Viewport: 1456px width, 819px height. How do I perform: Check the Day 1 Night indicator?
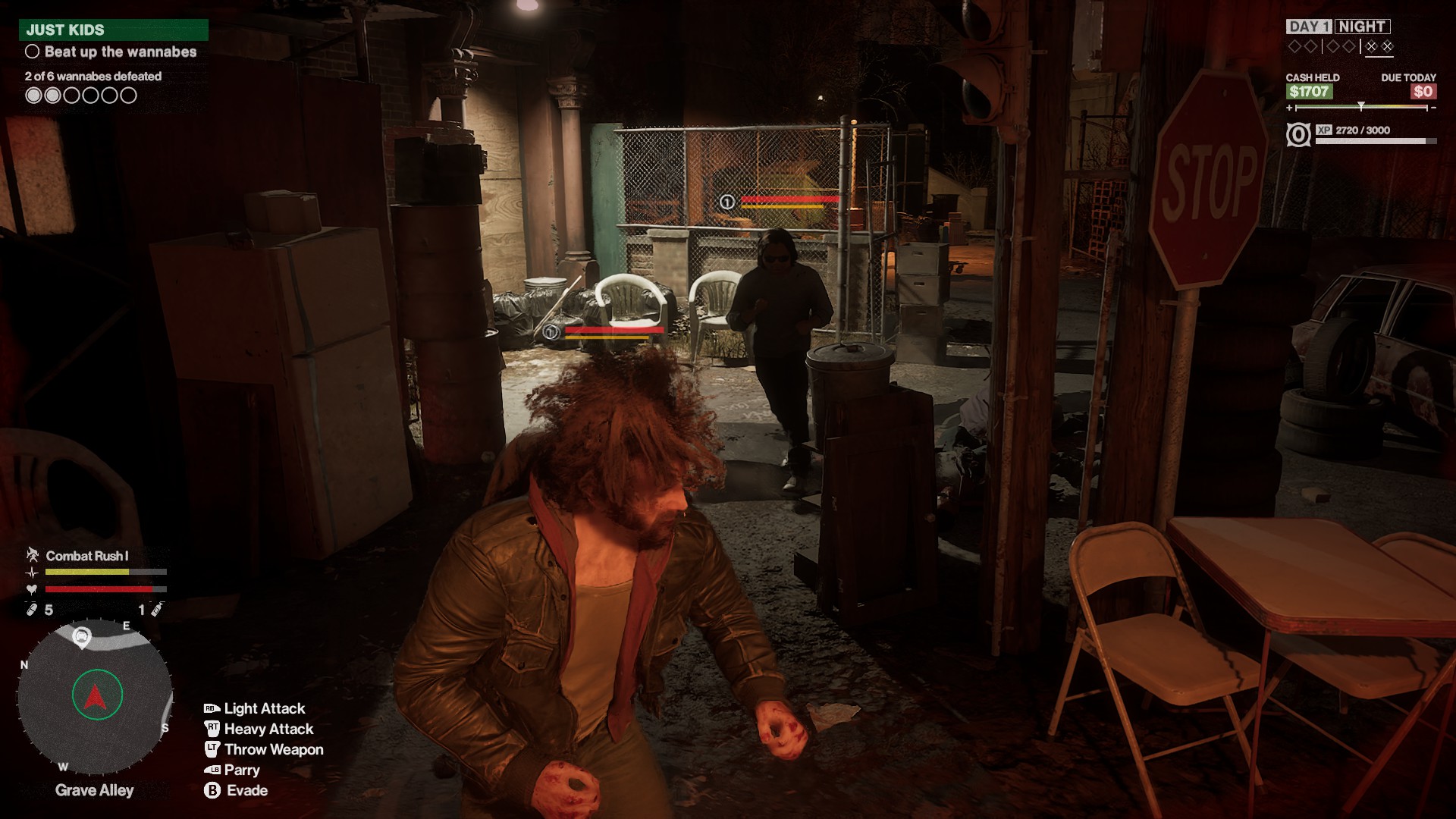[x=1338, y=27]
